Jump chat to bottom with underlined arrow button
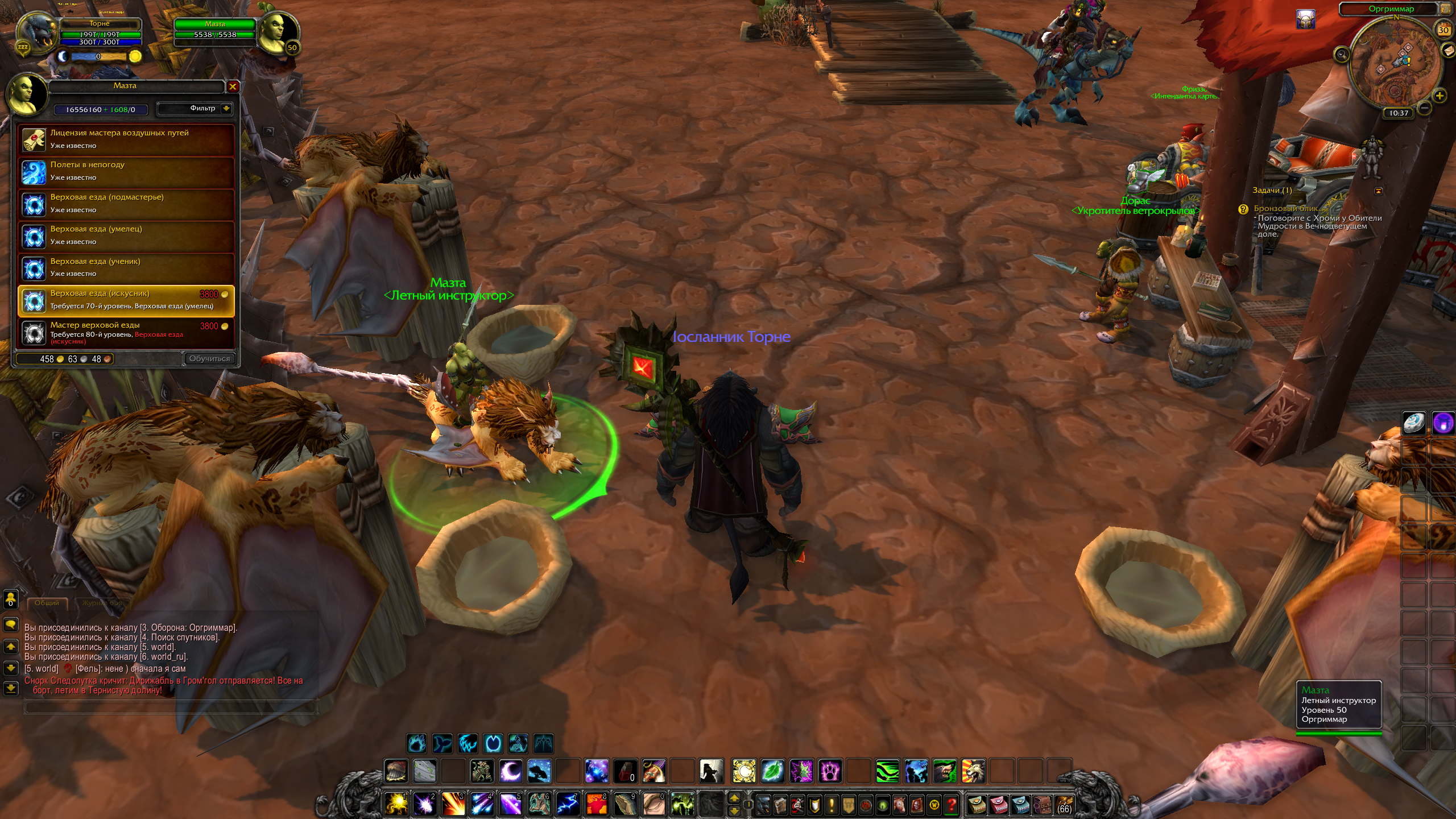 pos(11,689)
